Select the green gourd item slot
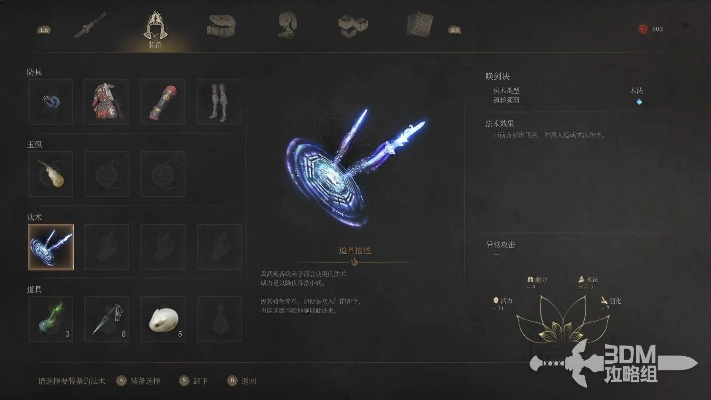This screenshot has width=711, height=400. [50, 318]
